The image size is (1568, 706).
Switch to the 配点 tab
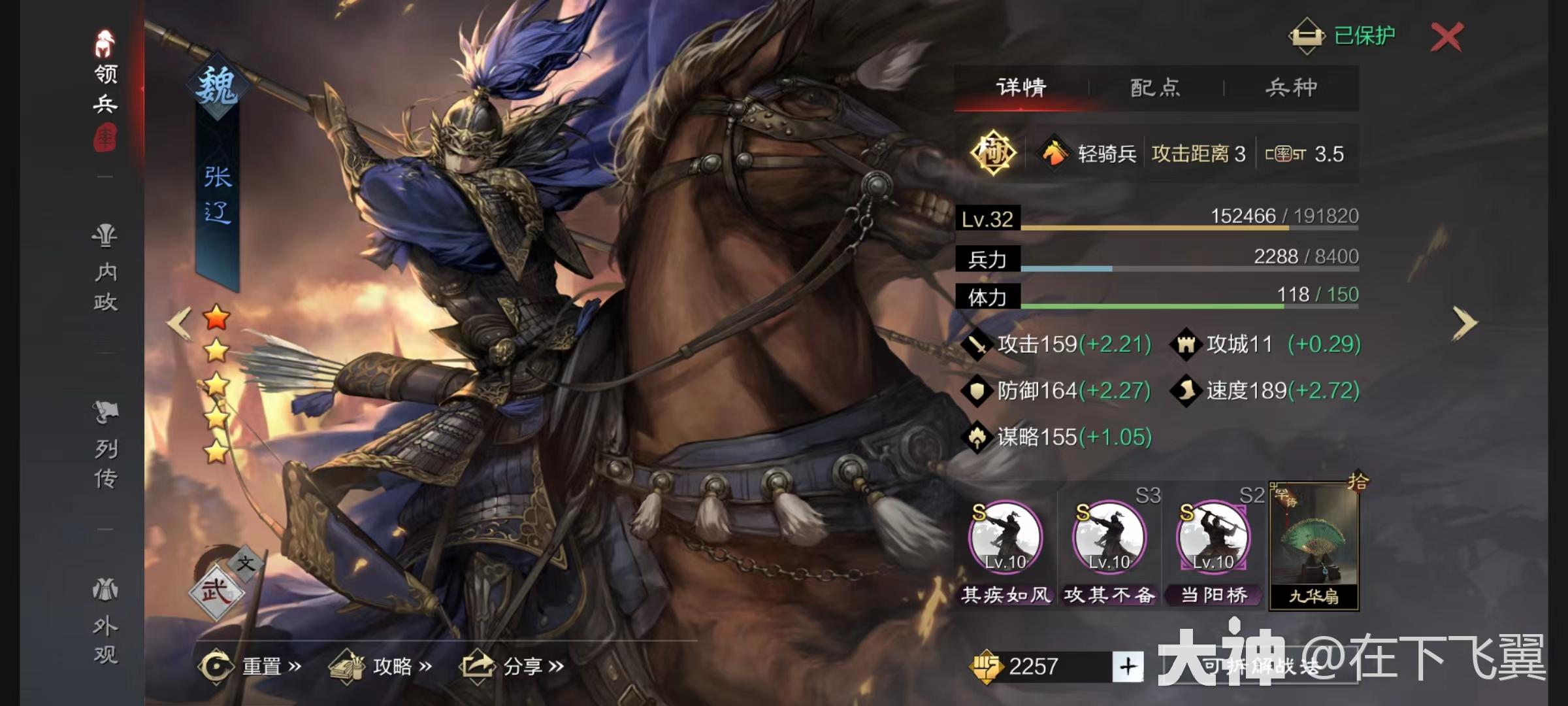(1155, 88)
